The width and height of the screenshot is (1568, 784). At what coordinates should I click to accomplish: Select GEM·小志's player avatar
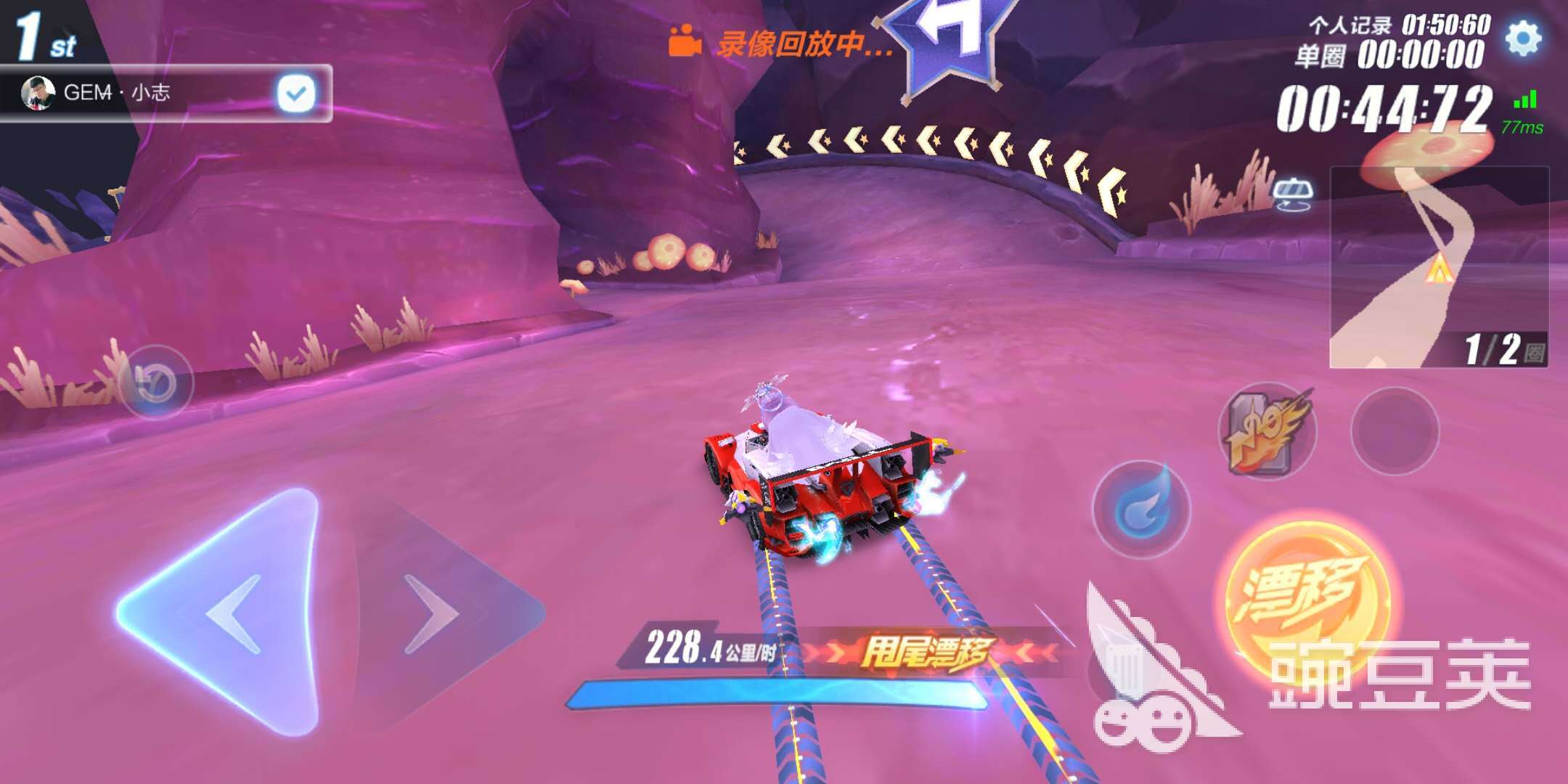pyautogui.click(x=38, y=93)
